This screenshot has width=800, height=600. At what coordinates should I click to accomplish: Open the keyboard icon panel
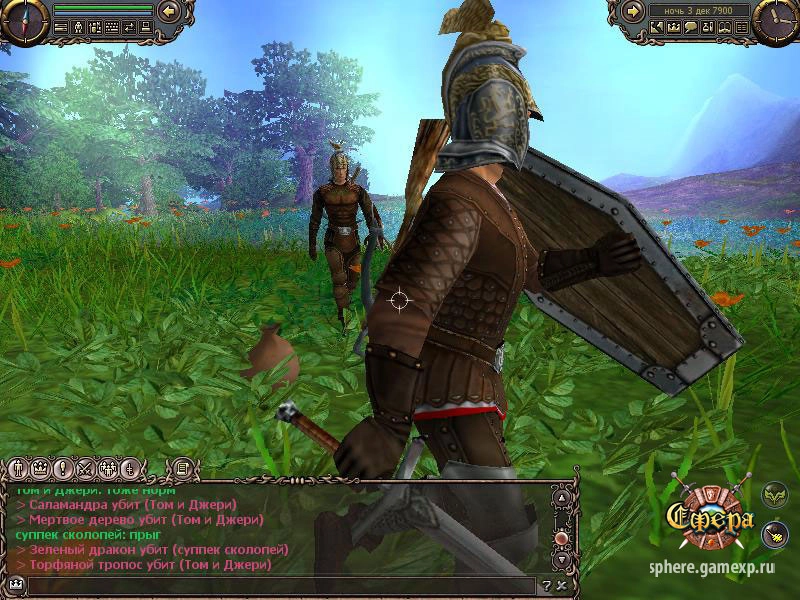pyautogui.click(x=113, y=28)
